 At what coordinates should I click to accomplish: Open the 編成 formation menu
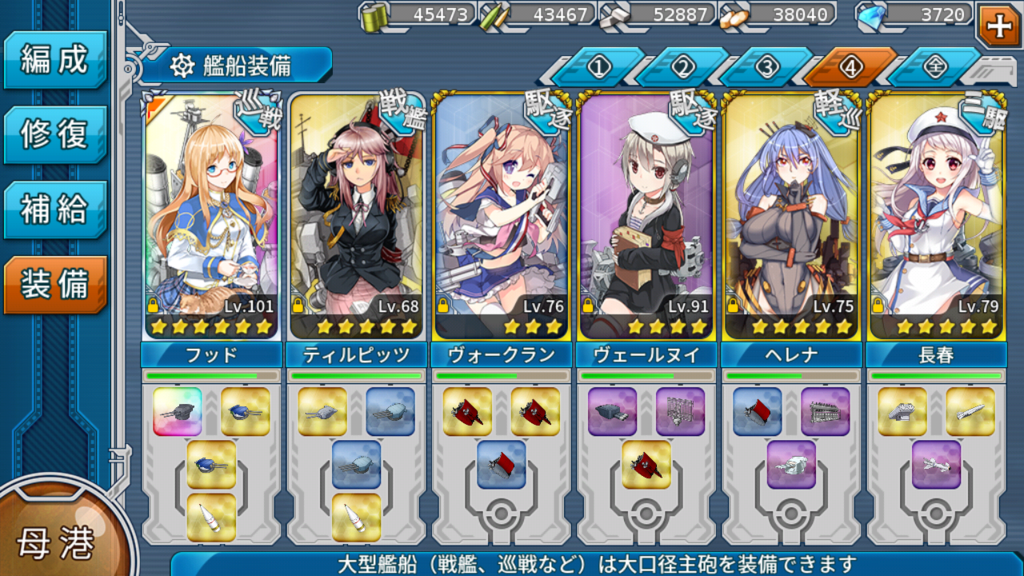54,60
